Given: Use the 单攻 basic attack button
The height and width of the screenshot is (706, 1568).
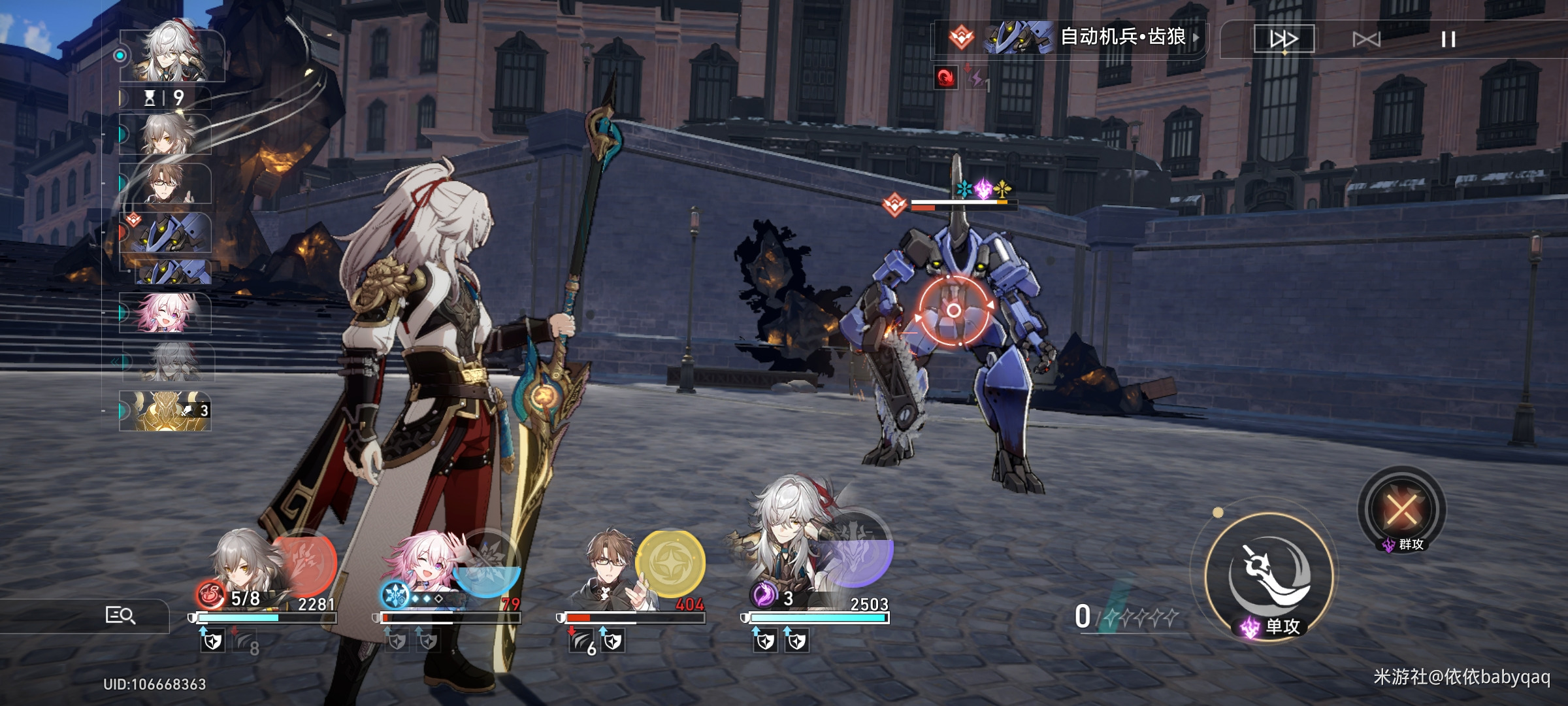Looking at the screenshot, I should 1269,575.
